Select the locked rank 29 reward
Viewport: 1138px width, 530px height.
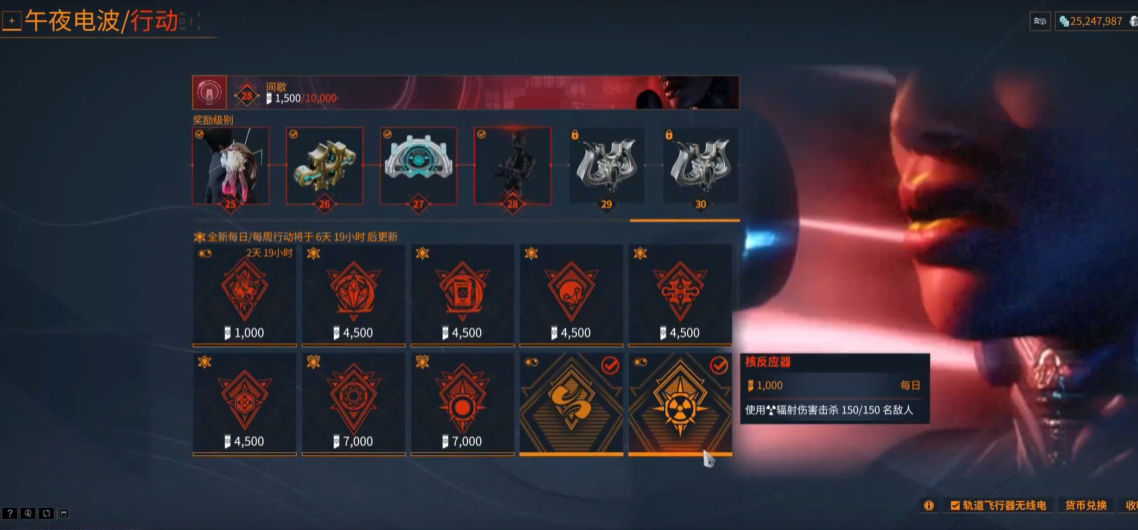pyautogui.click(x=606, y=166)
